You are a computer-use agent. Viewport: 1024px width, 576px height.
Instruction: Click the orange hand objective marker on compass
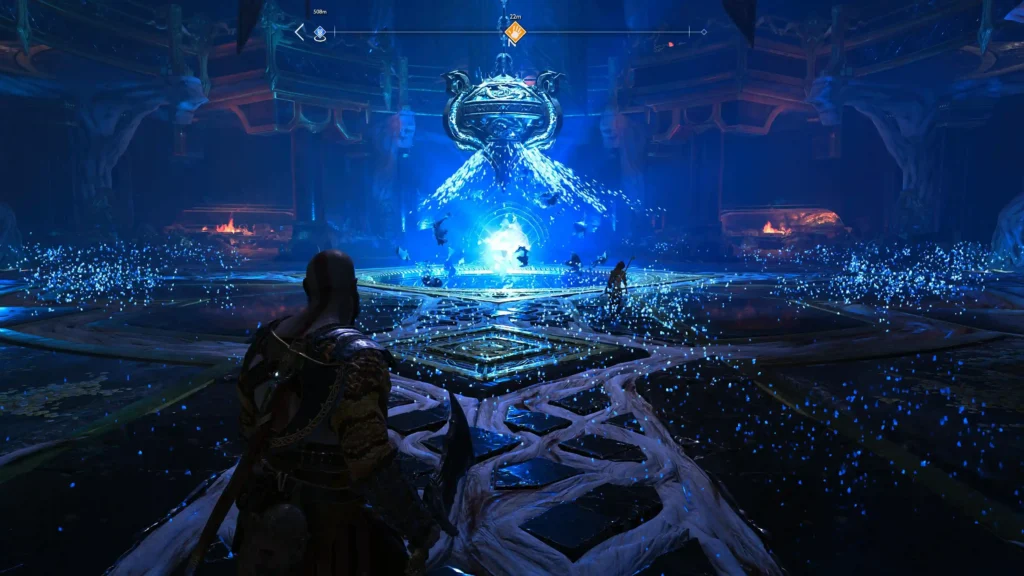tap(514, 33)
